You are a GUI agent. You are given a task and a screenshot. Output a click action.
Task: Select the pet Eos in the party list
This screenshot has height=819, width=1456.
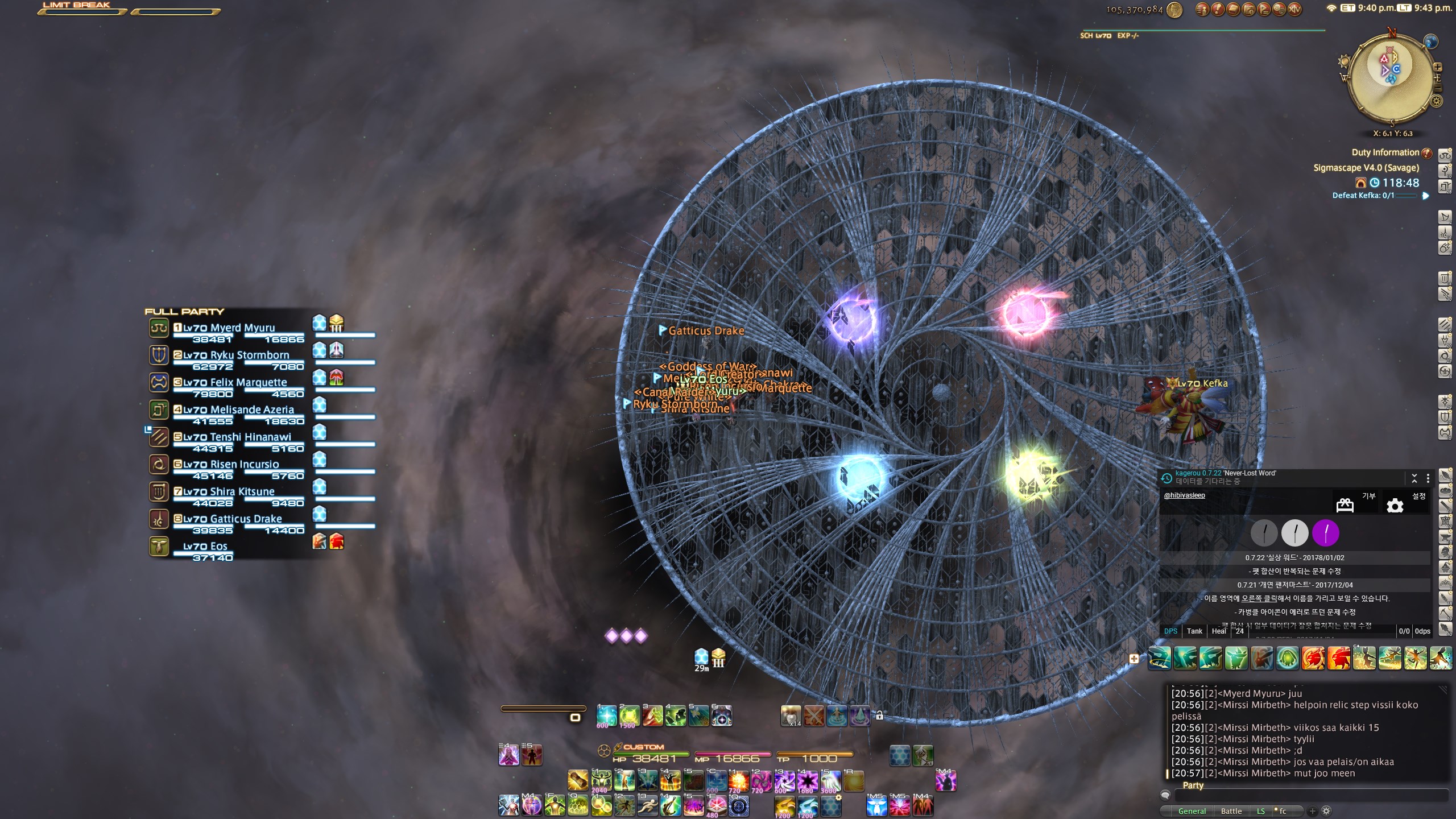coord(205,547)
